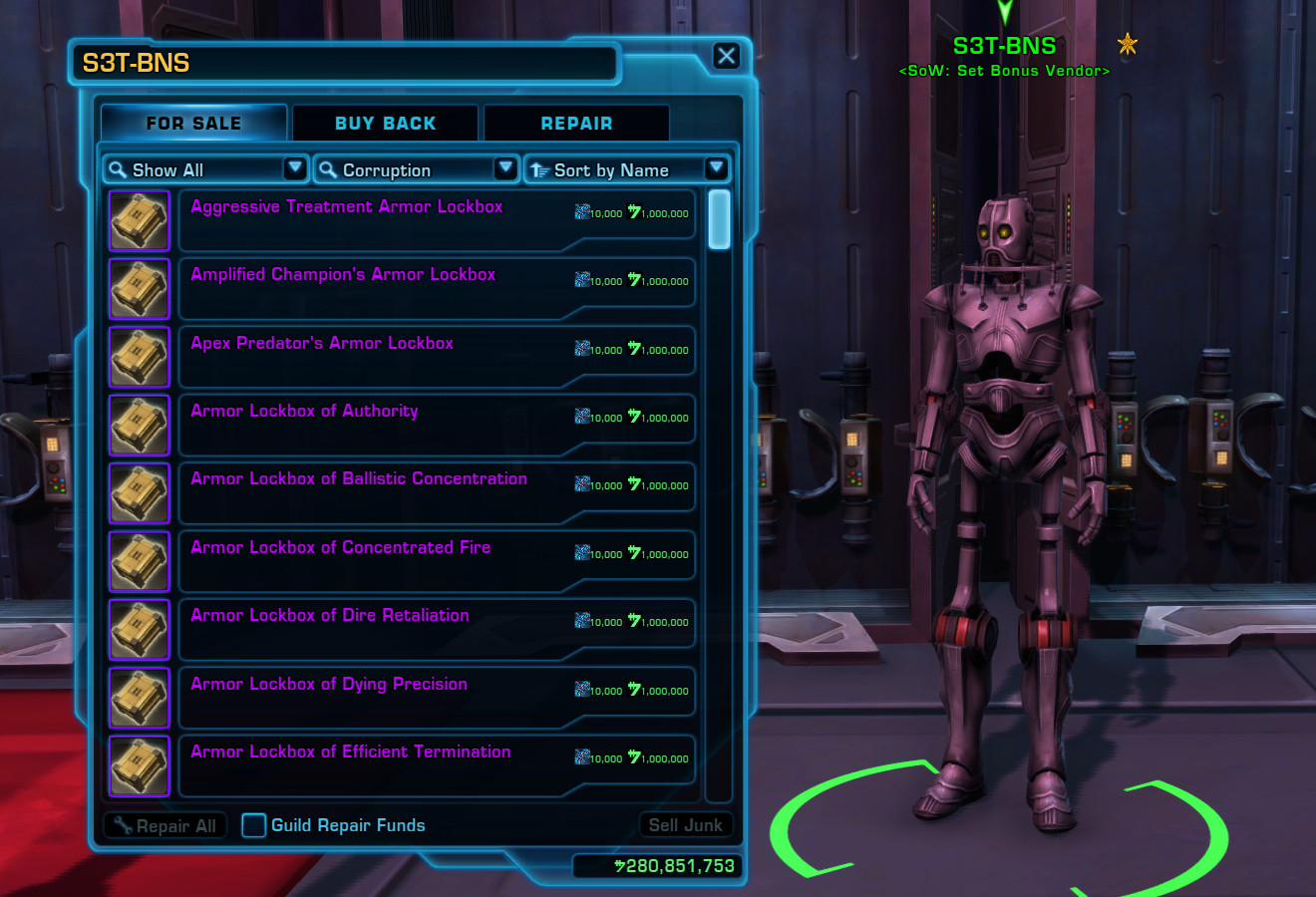
Task: Open the Repair tab
Action: pos(576,124)
